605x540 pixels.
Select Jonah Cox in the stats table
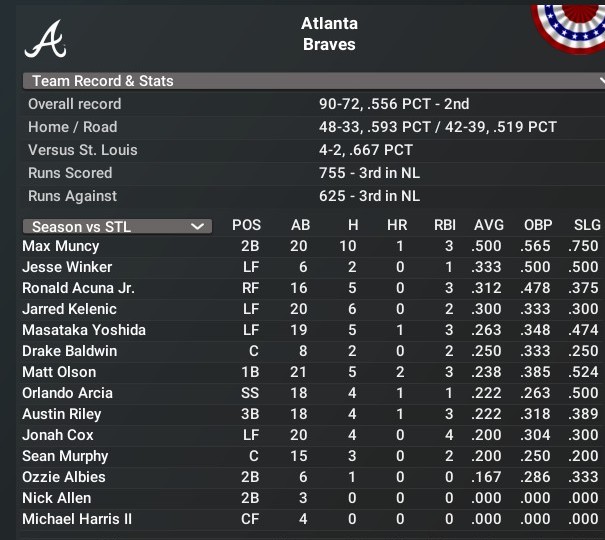pyautogui.click(x=58, y=435)
